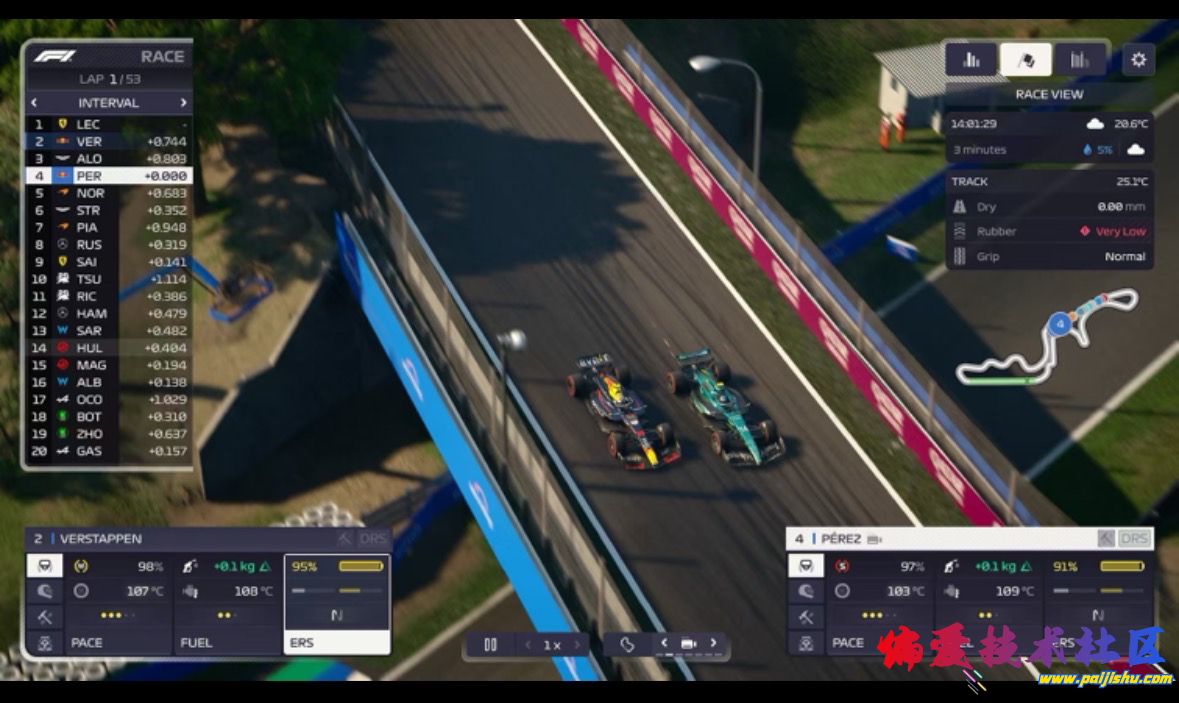The width and height of the screenshot is (1179, 703).
Task: Open the settings gear menu
Action: 1138,59
